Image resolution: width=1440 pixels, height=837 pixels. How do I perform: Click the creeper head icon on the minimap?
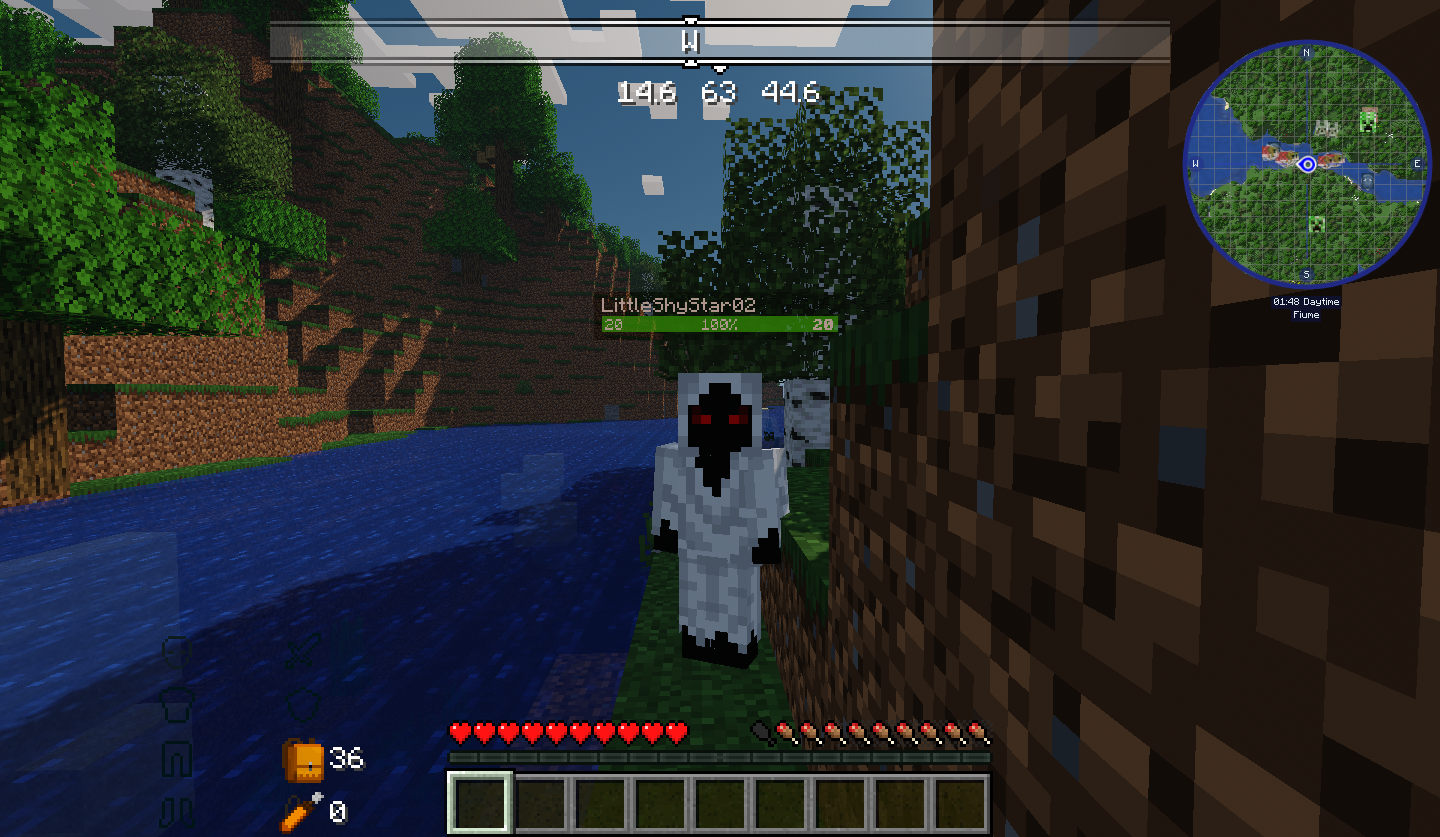click(1369, 120)
